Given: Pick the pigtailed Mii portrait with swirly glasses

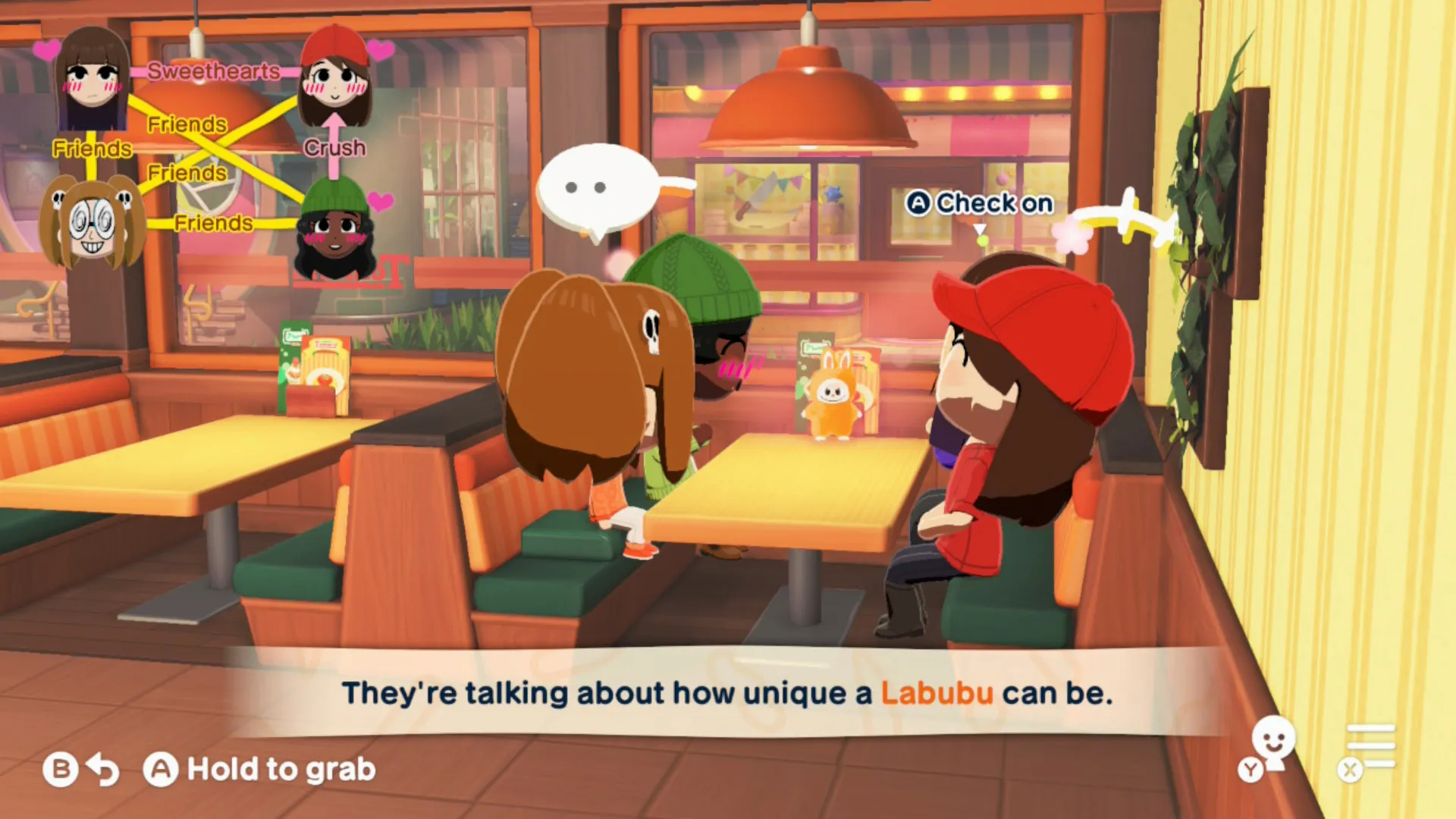Looking at the screenshot, I should click(x=92, y=222).
